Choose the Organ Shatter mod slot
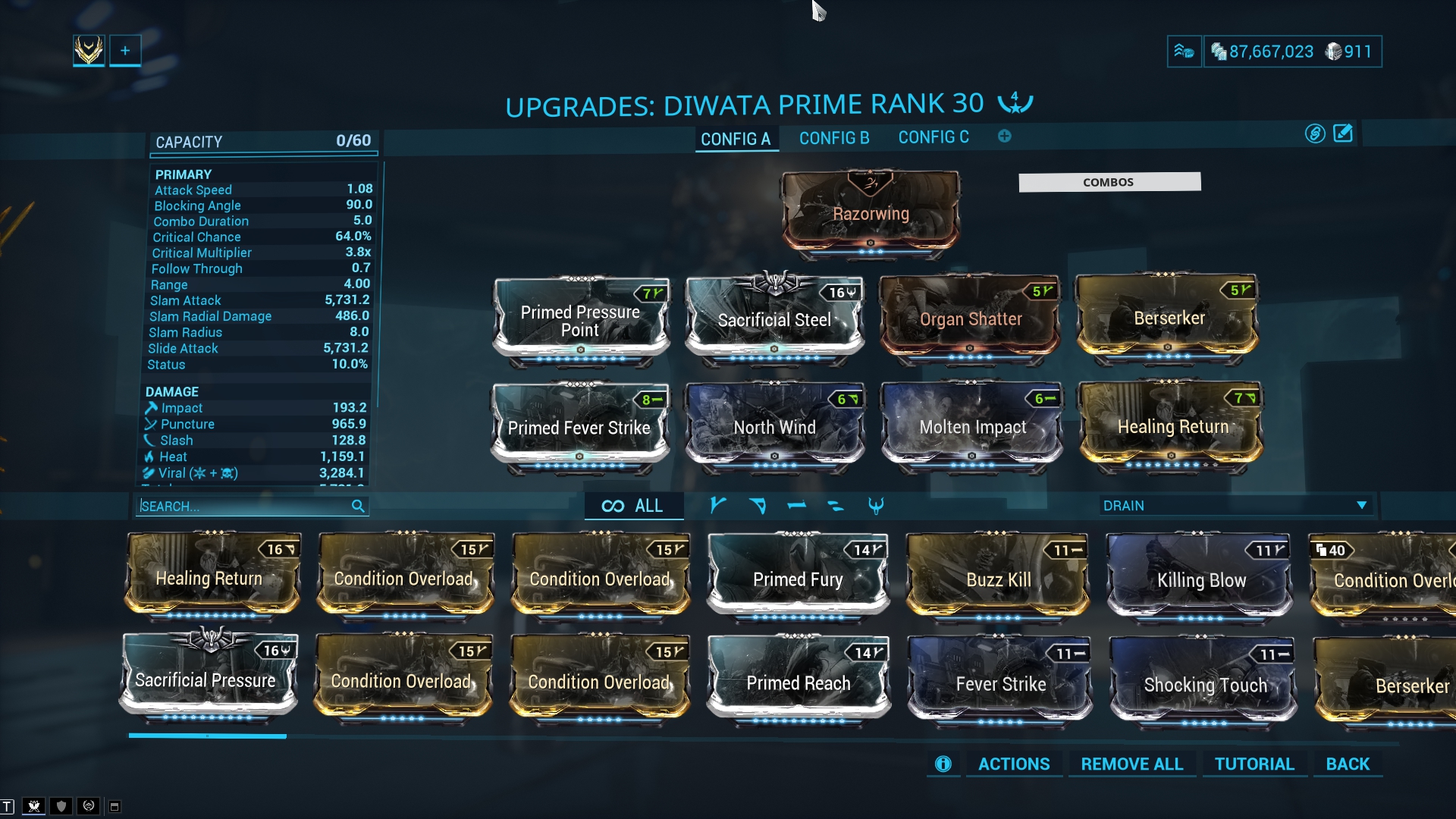 [970, 318]
